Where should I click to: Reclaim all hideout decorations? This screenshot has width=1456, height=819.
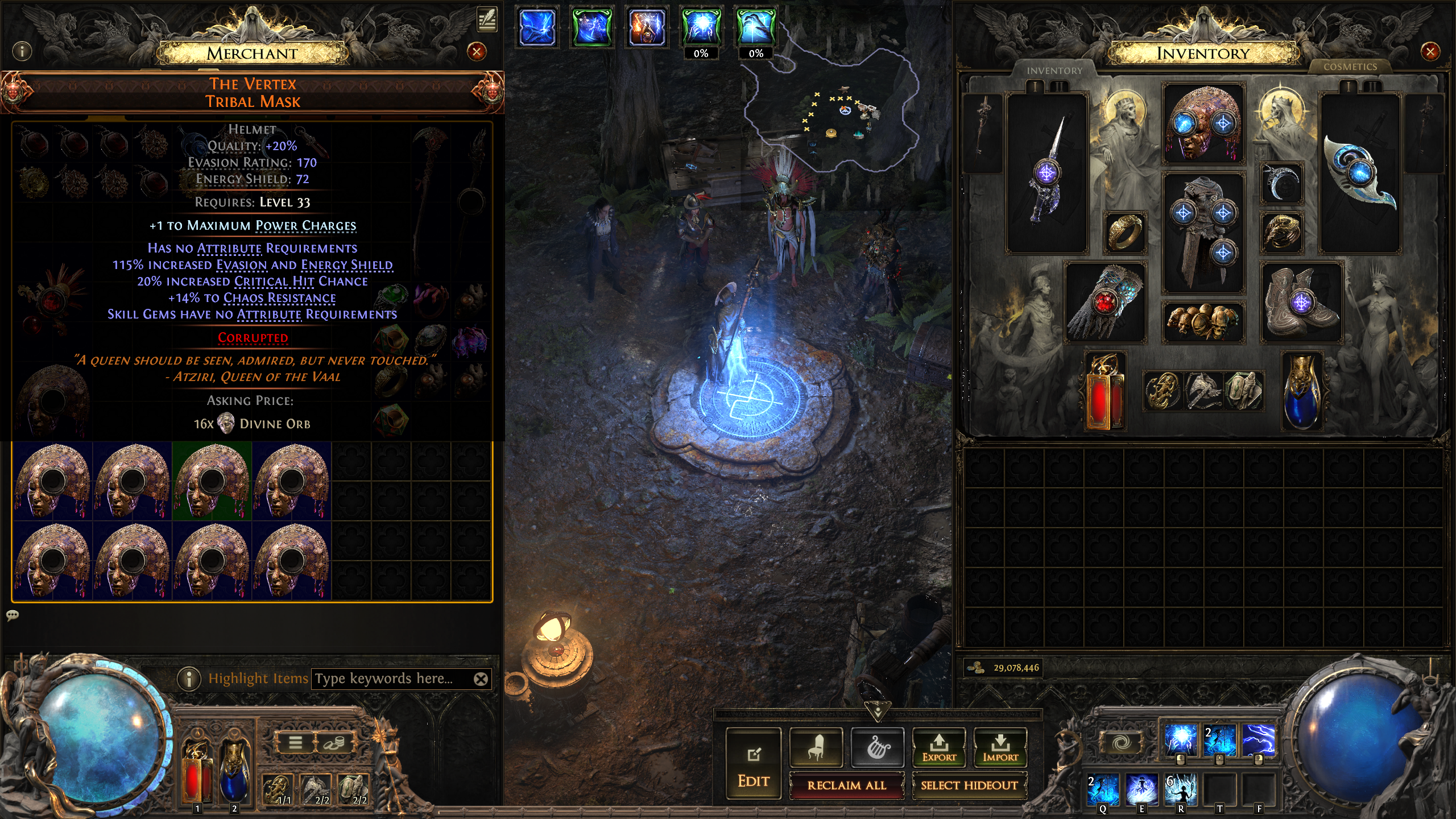click(x=846, y=785)
